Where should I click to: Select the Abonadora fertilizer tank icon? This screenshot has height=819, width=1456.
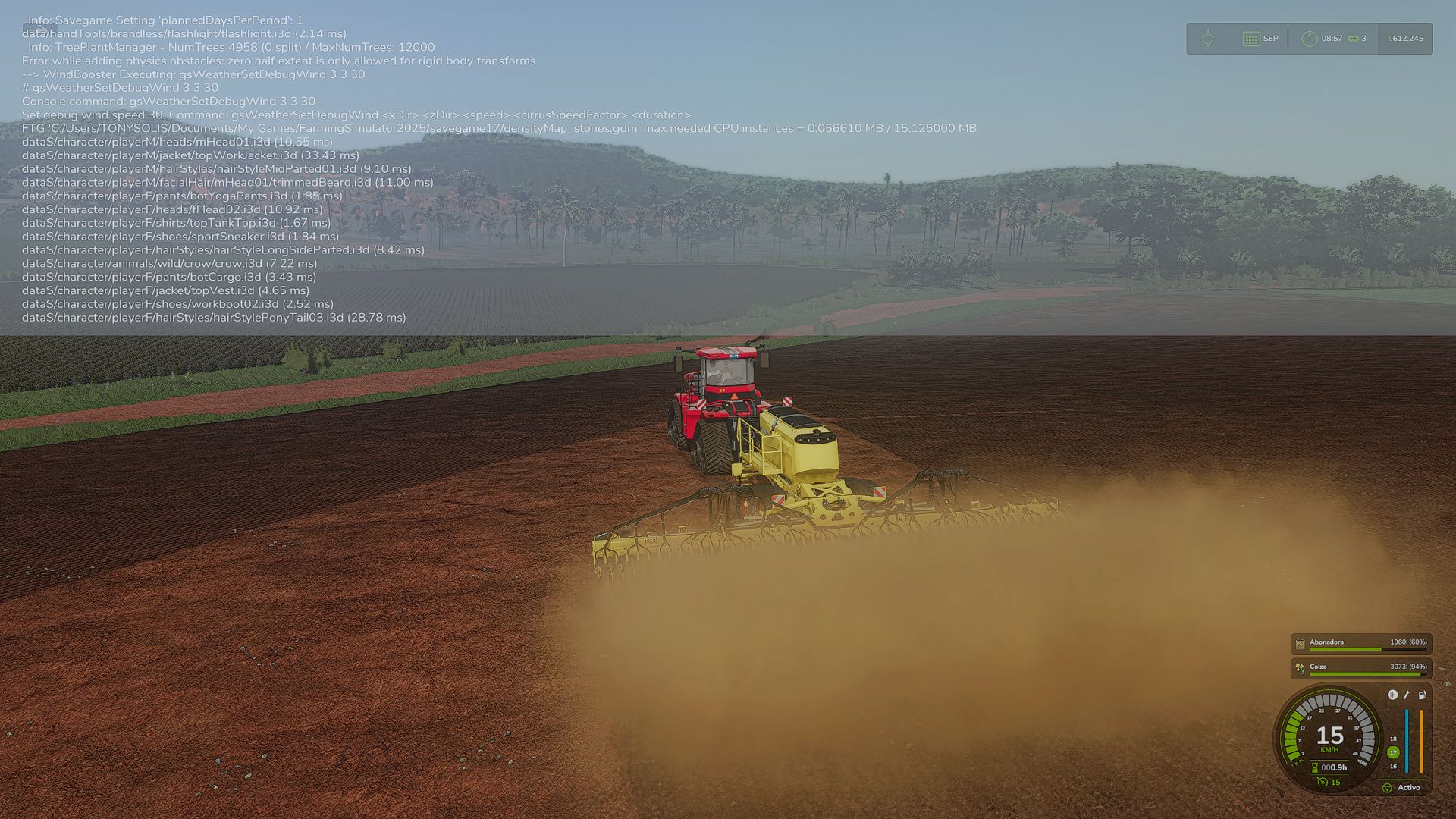pyautogui.click(x=1300, y=642)
